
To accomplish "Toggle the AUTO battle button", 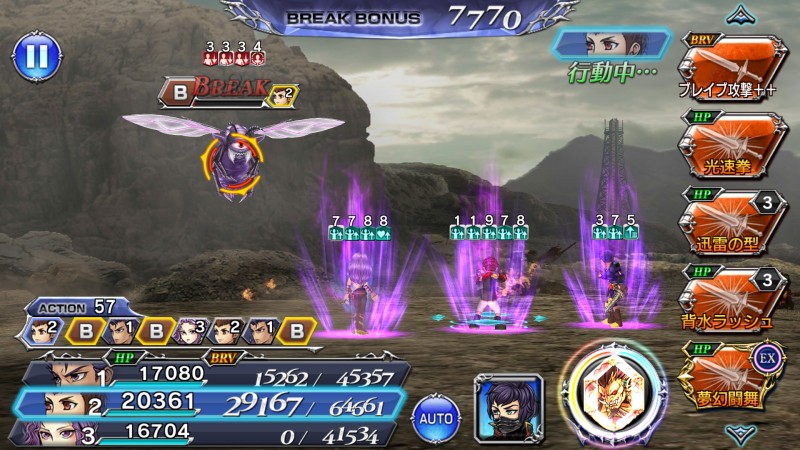I will (435, 412).
